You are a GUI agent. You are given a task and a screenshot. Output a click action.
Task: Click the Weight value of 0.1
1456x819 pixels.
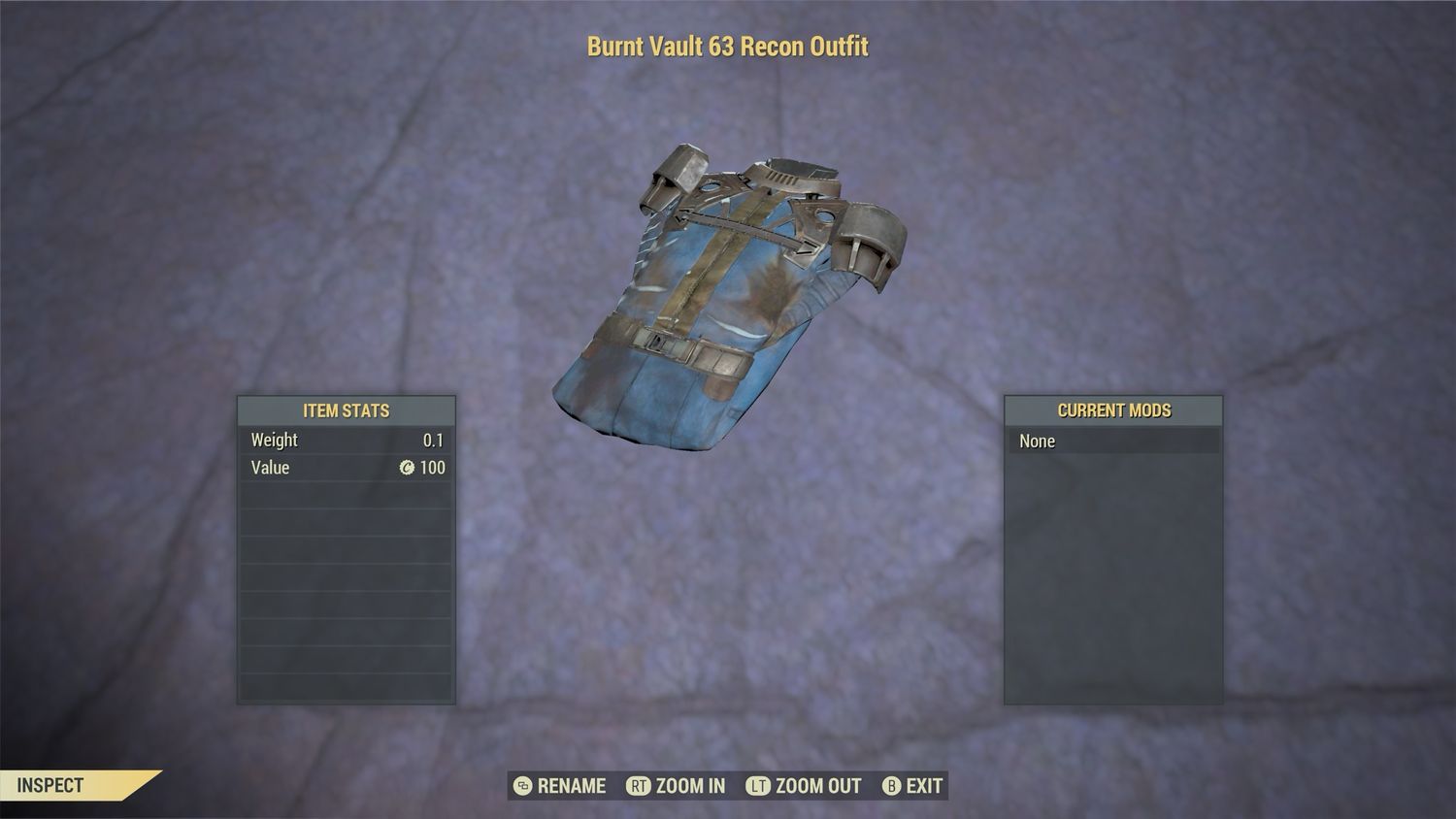(436, 440)
